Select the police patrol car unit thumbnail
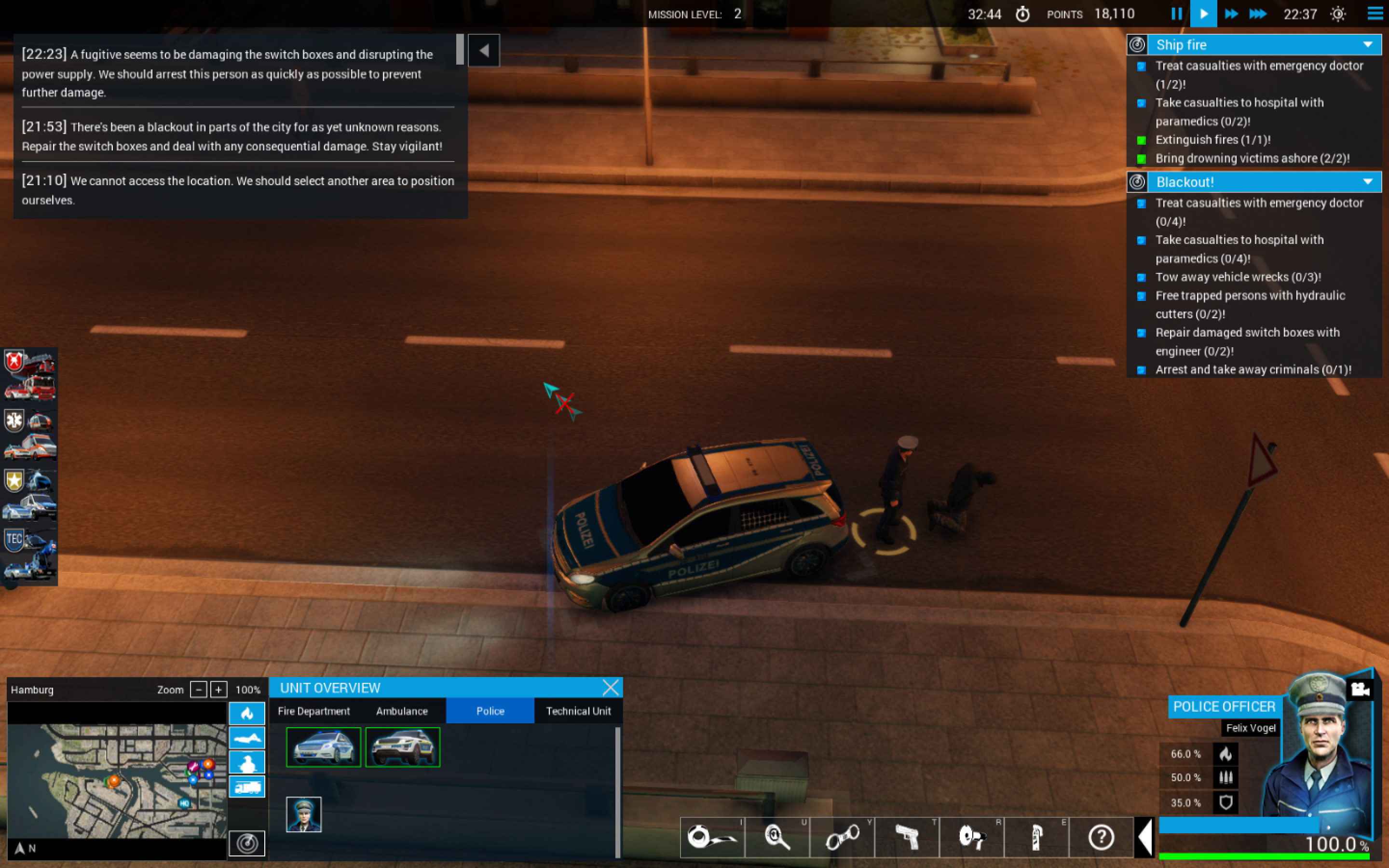Screen dimensions: 1389x868 tap(324, 747)
